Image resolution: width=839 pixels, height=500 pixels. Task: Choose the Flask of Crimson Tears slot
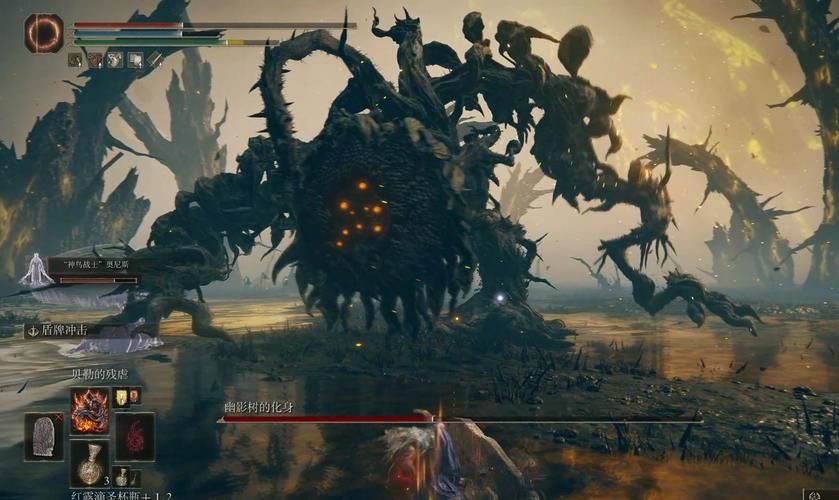tap(89, 461)
